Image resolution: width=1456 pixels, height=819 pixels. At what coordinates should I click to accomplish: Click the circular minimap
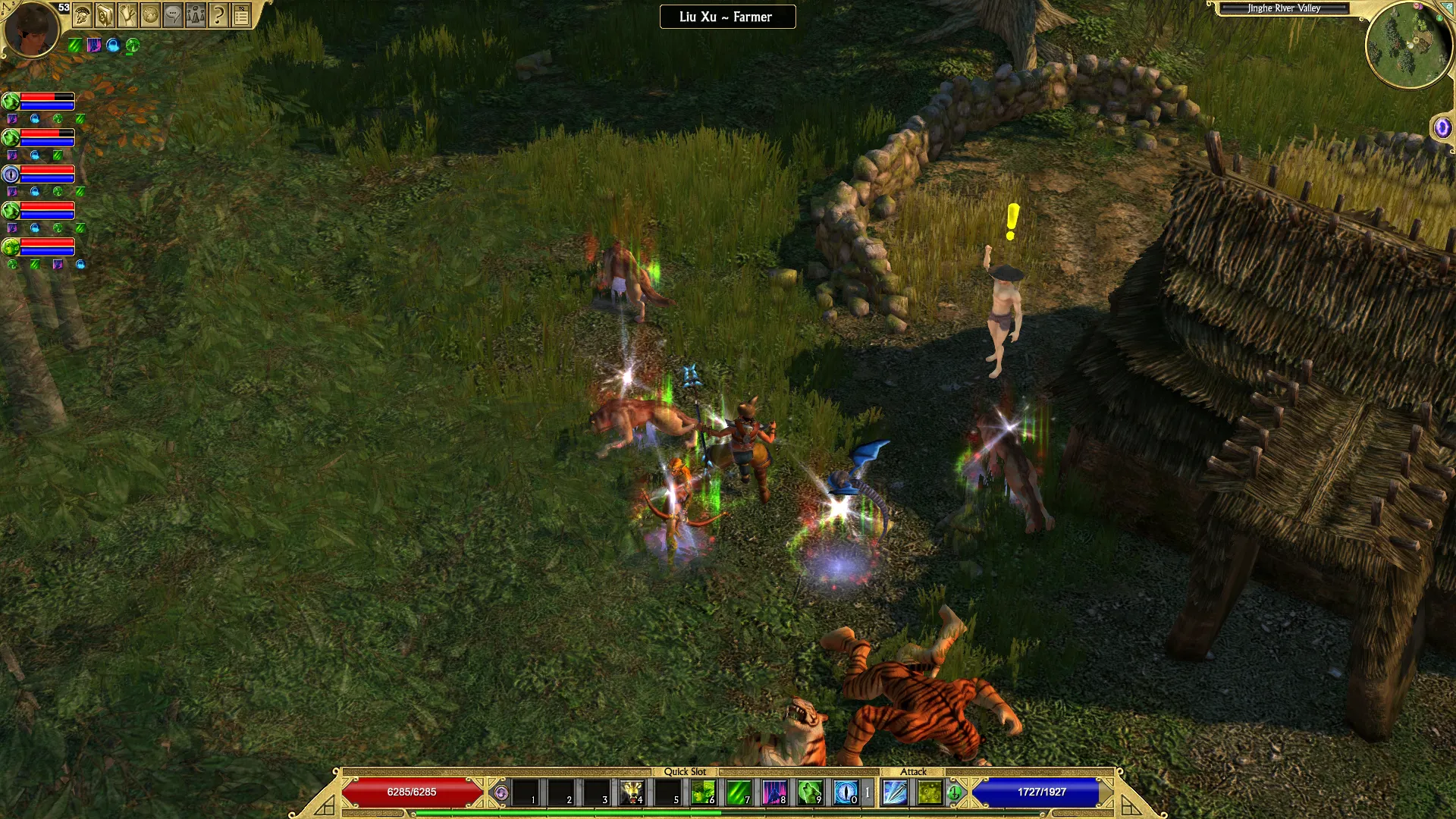pos(1409,45)
